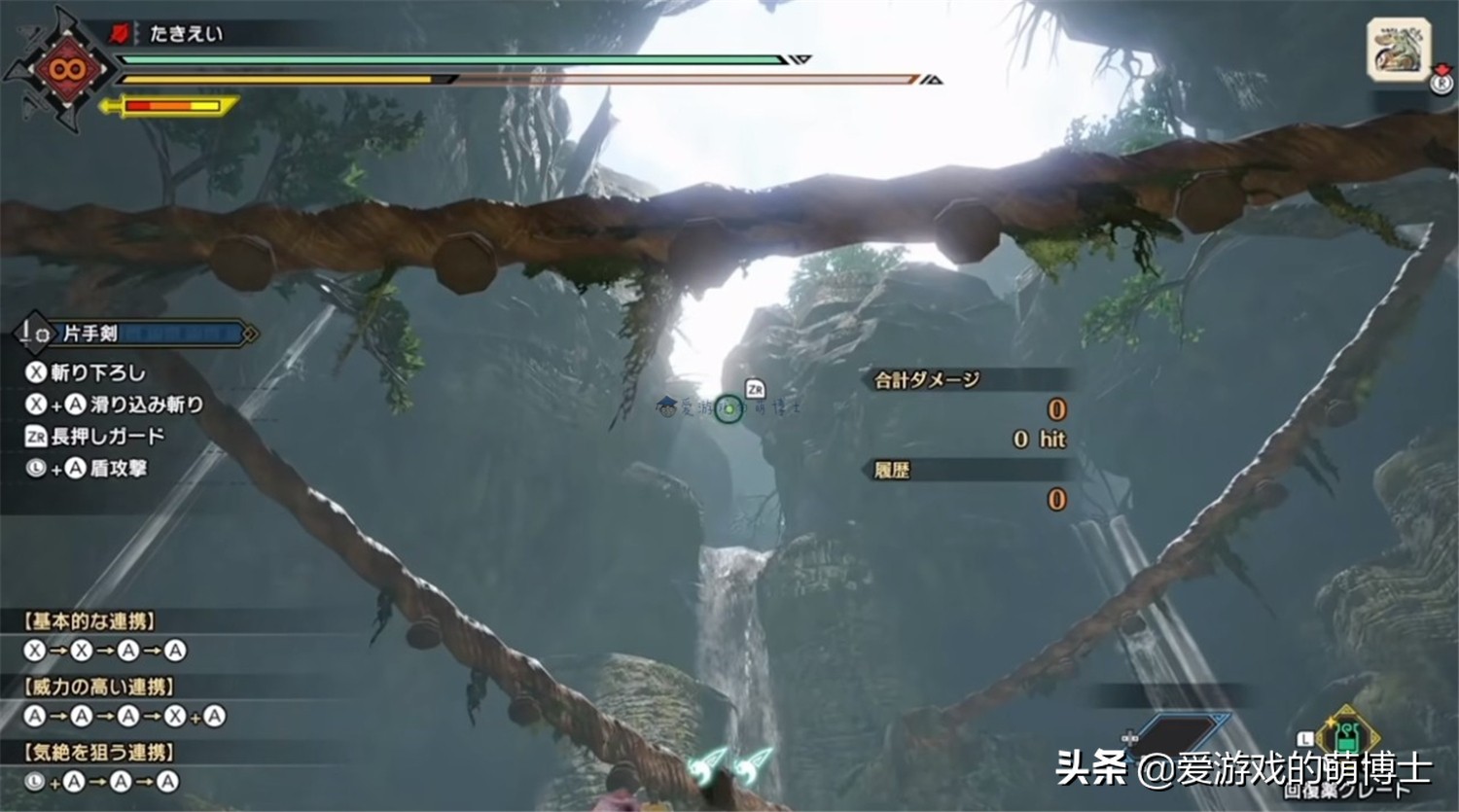The image size is (1459, 812).
Task: Select the target monster portrait icon
Action: pos(1398,49)
